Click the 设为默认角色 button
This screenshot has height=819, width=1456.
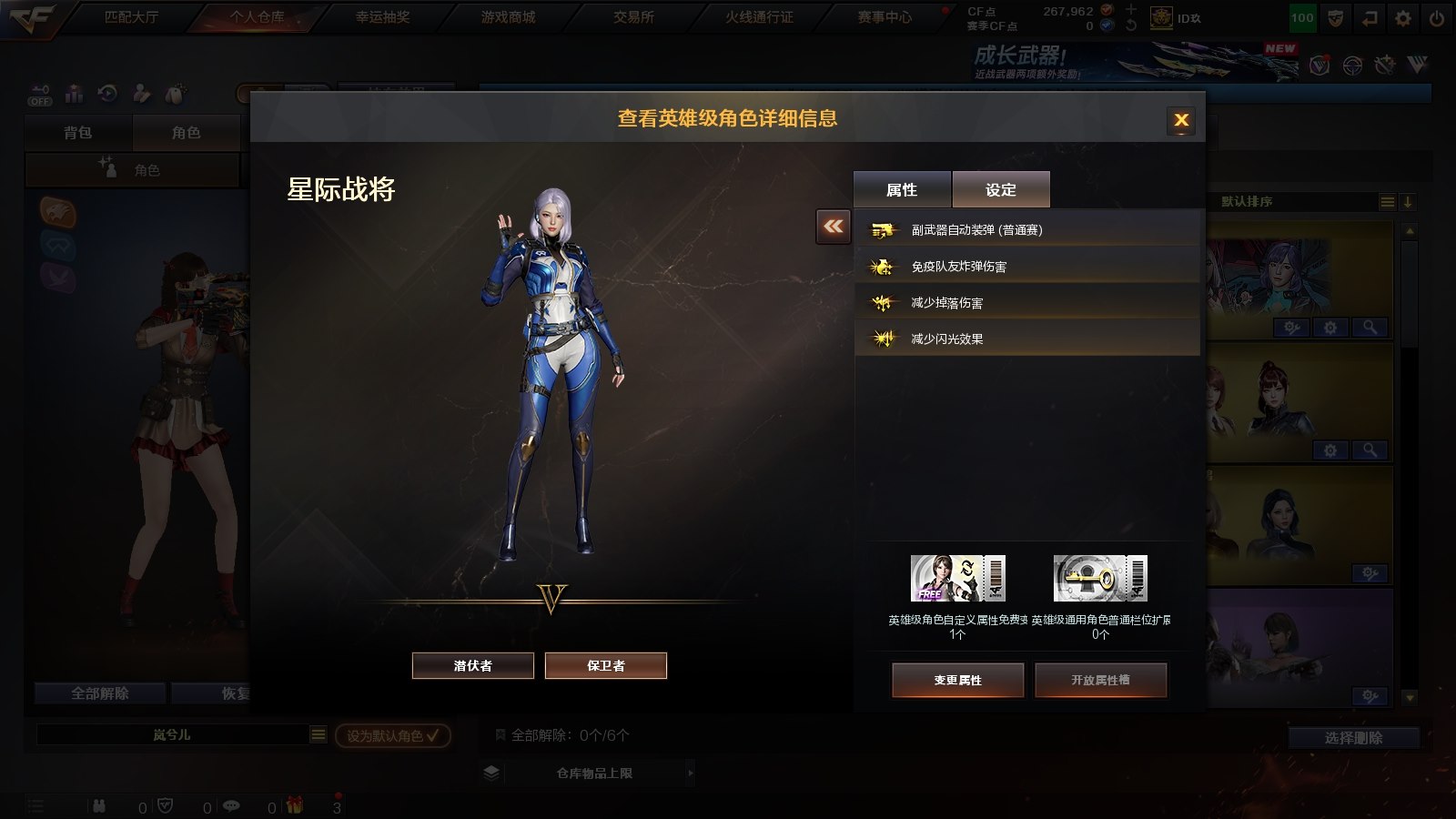pos(393,735)
